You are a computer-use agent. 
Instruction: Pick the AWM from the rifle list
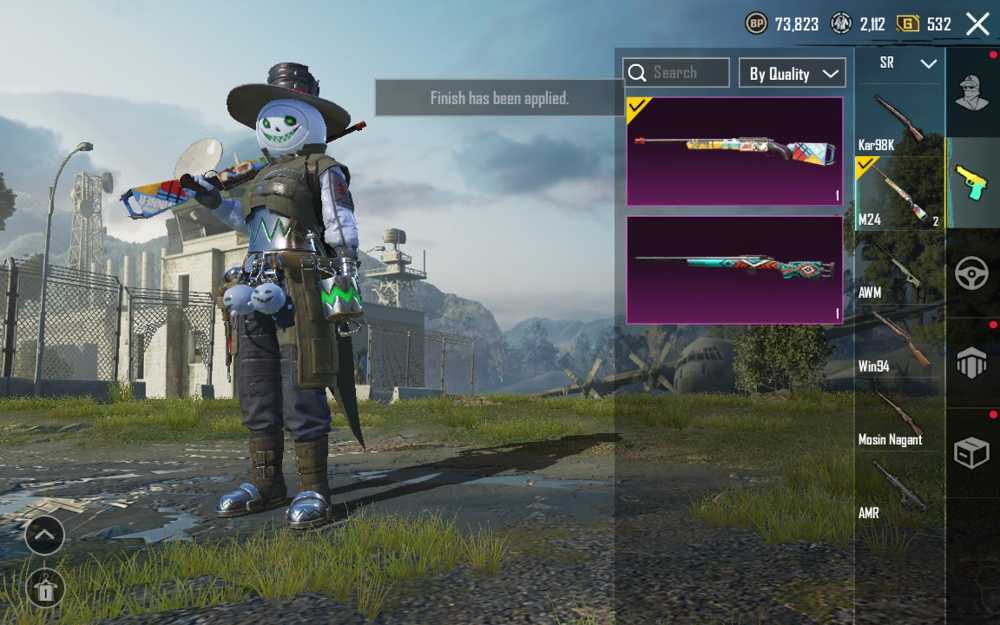(899, 267)
